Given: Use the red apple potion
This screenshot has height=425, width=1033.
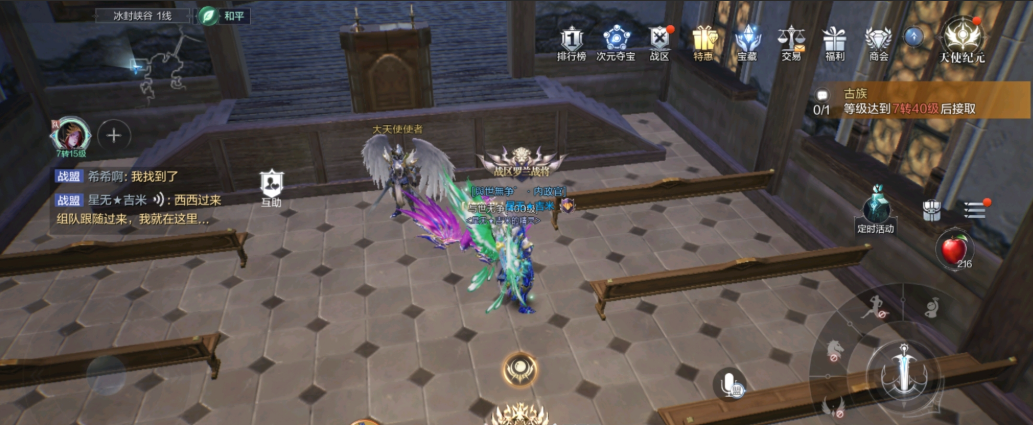Looking at the screenshot, I should [x=952, y=249].
